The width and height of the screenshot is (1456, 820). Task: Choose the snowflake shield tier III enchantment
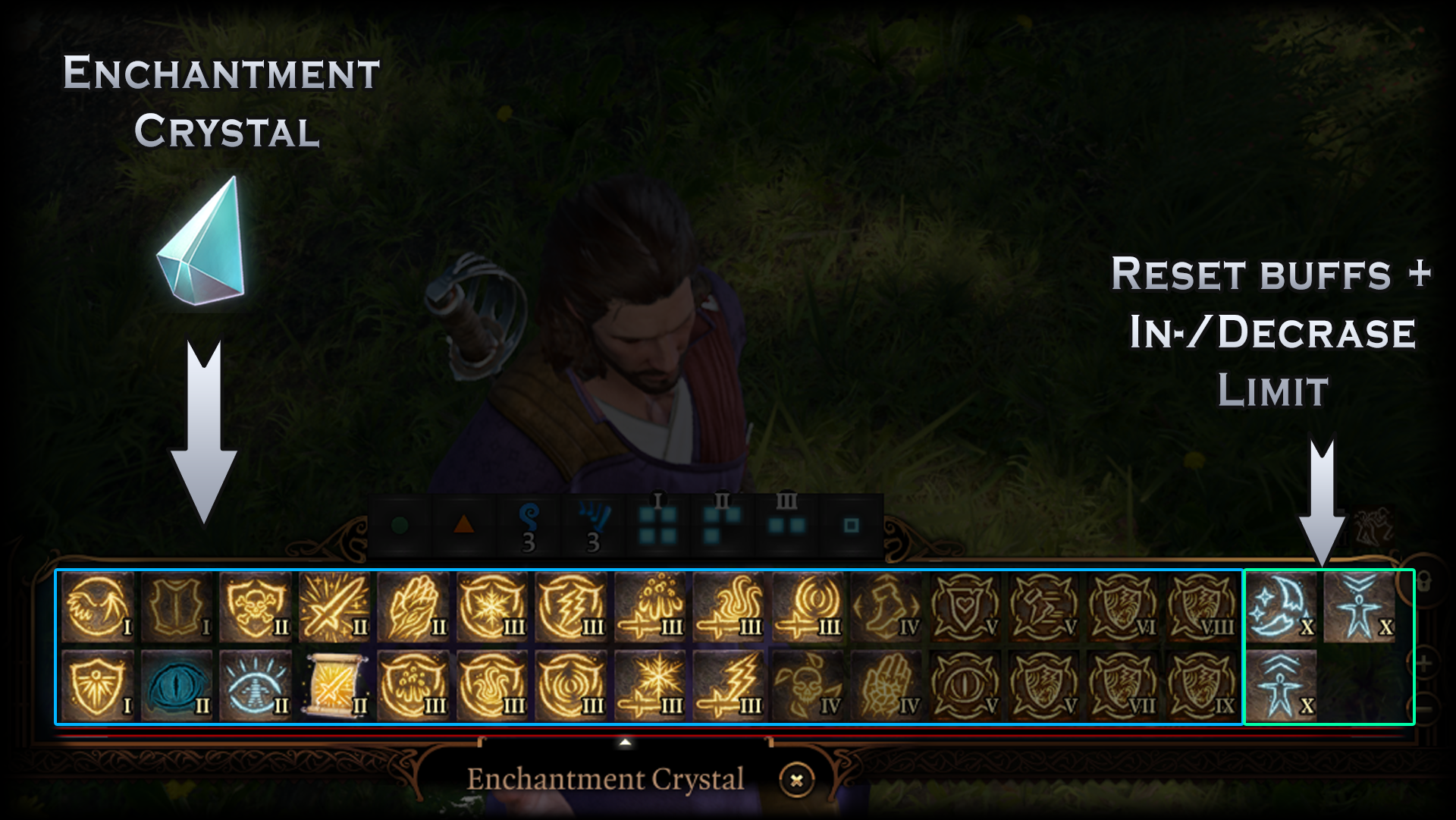[491, 607]
